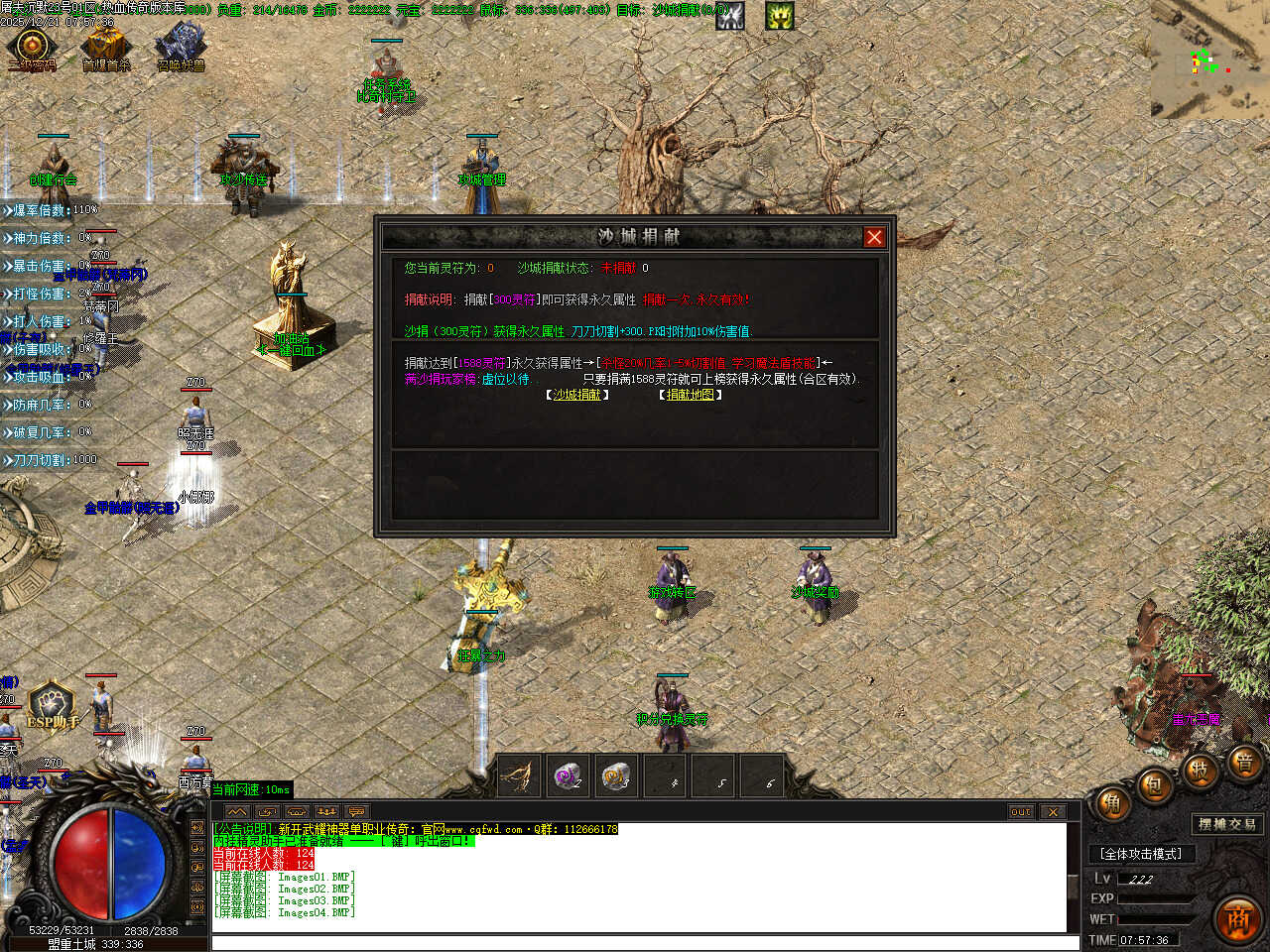Use the orange scroll in hotbar slot 3

[616, 776]
